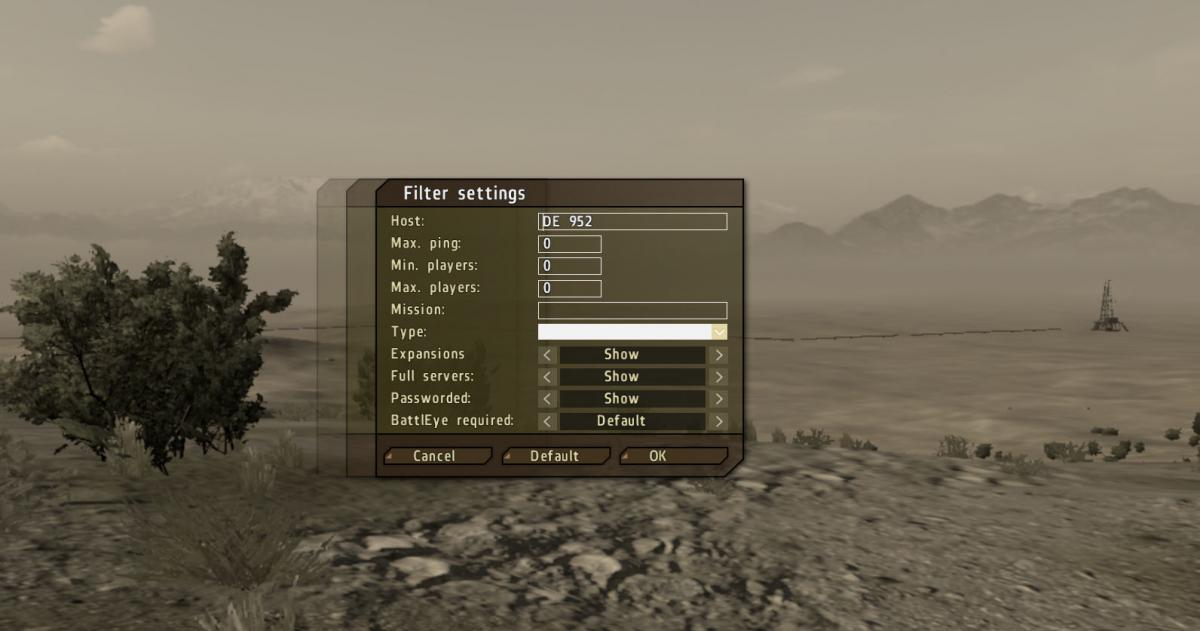The width and height of the screenshot is (1200, 631).
Task: Click left arrow for Expansions
Action: (x=547, y=354)
